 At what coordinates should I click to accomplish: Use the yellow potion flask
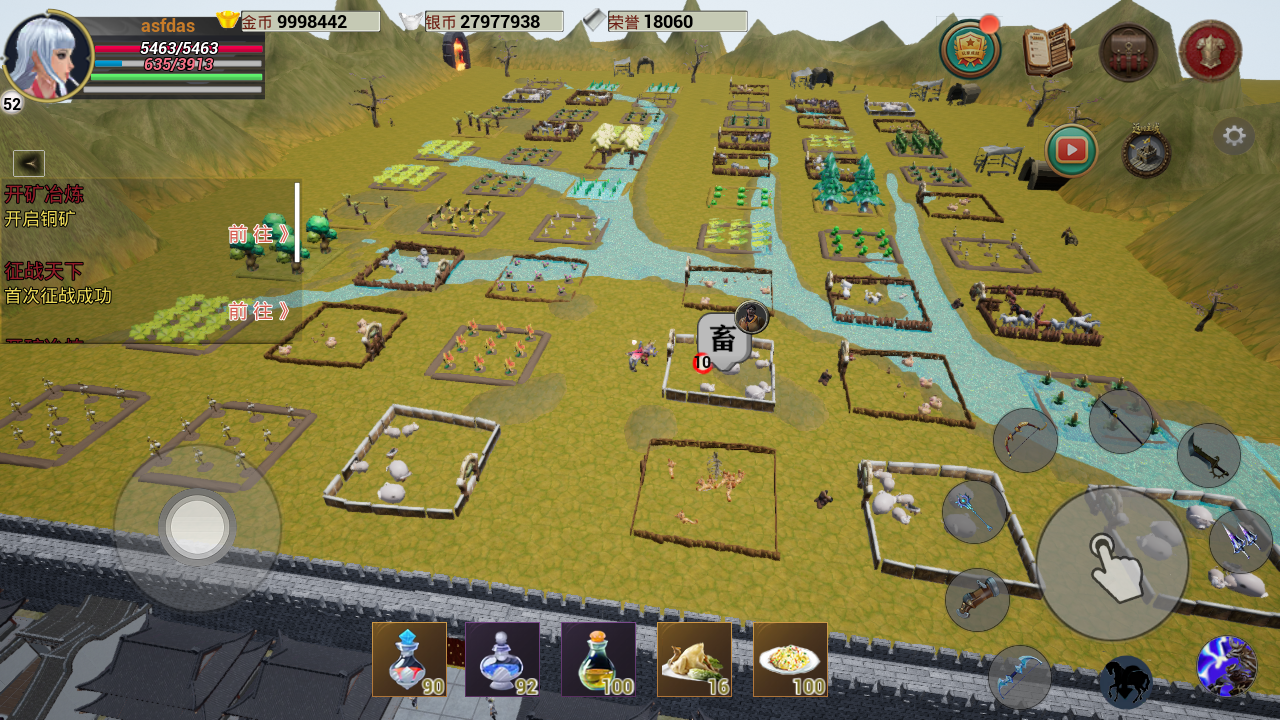pos(597,659)
